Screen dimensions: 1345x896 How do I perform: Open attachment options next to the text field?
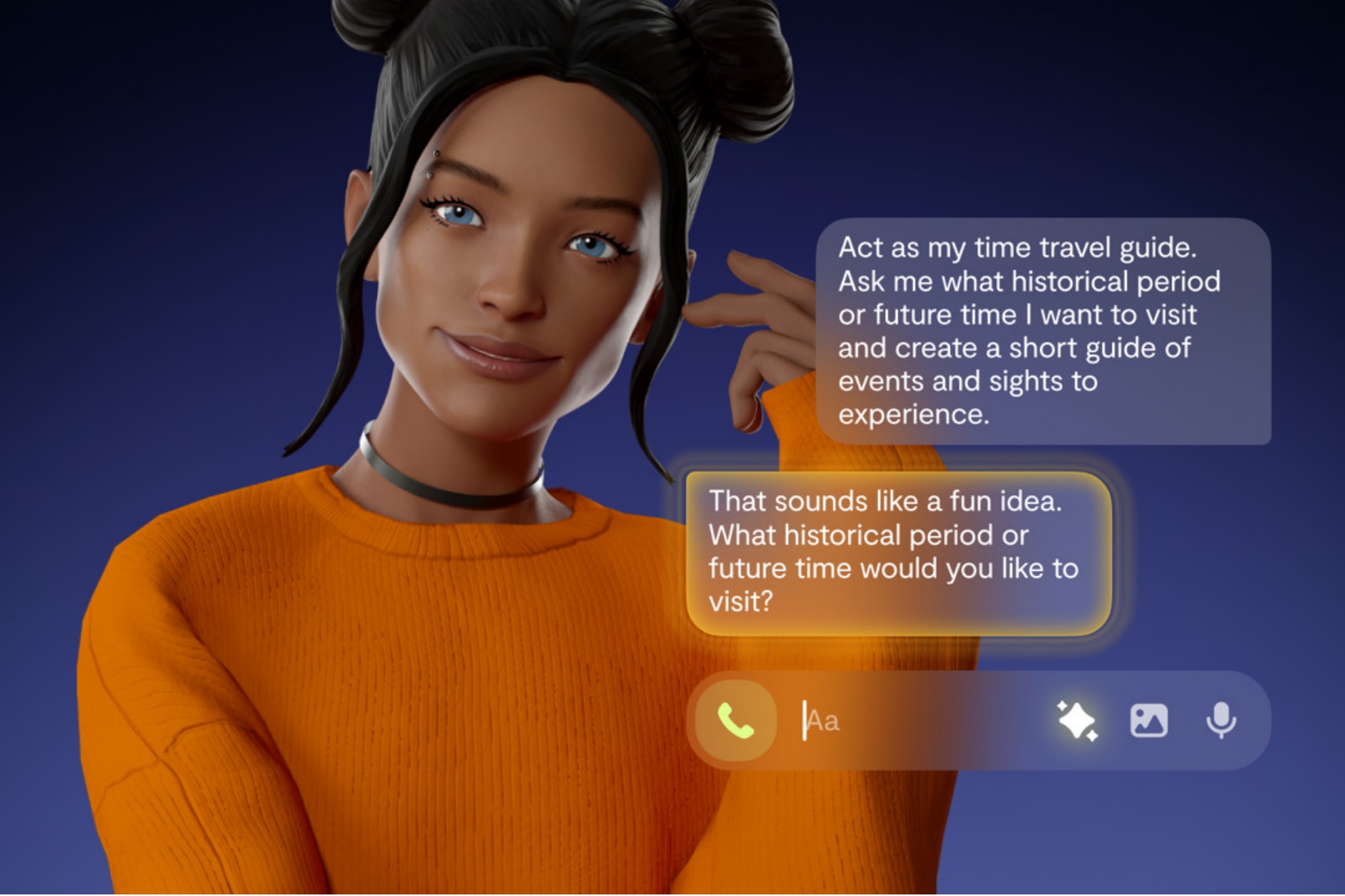click(x=1150, y=720)
